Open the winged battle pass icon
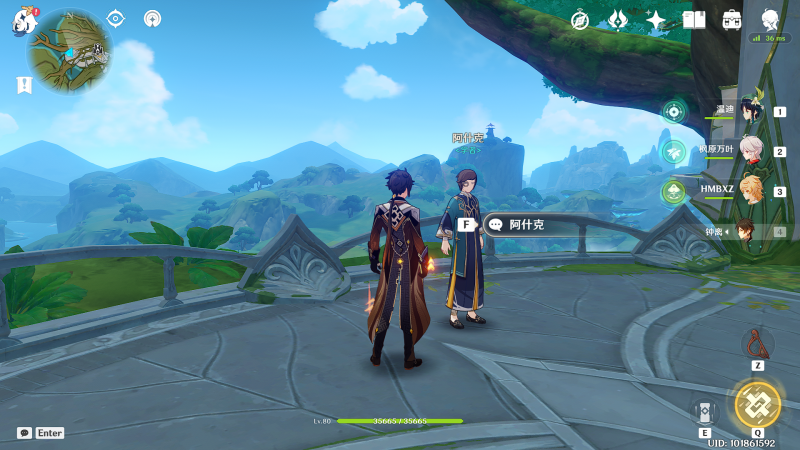This screenshot has width=800, height=450. point(618,20)
